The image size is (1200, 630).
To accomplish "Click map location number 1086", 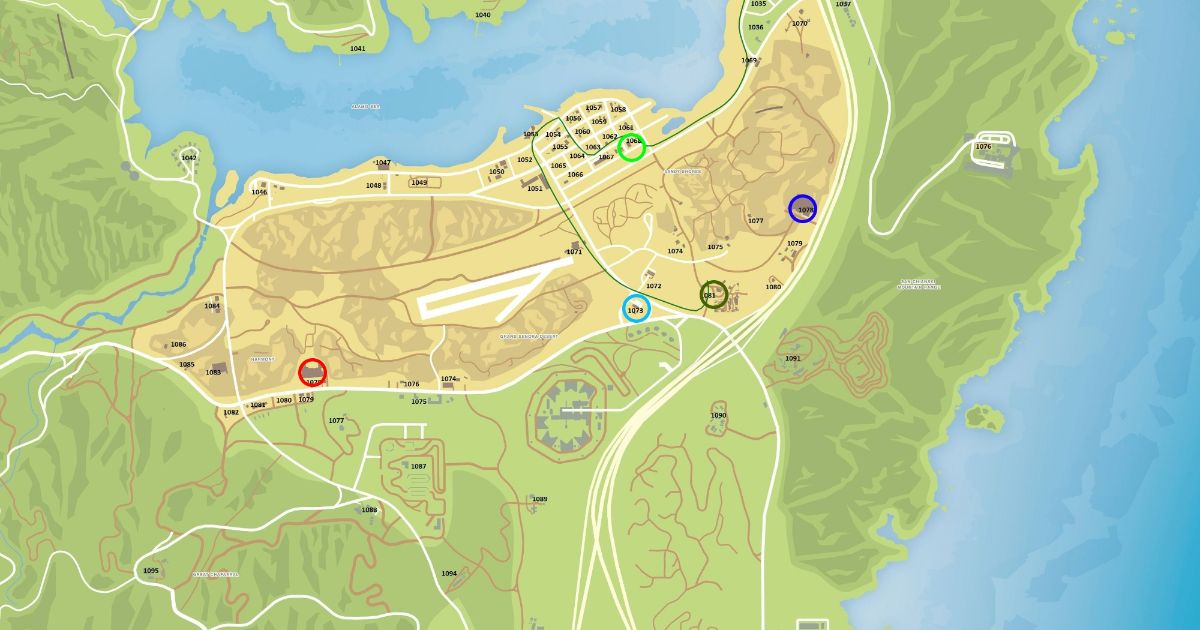I will (x=178, y=344).
